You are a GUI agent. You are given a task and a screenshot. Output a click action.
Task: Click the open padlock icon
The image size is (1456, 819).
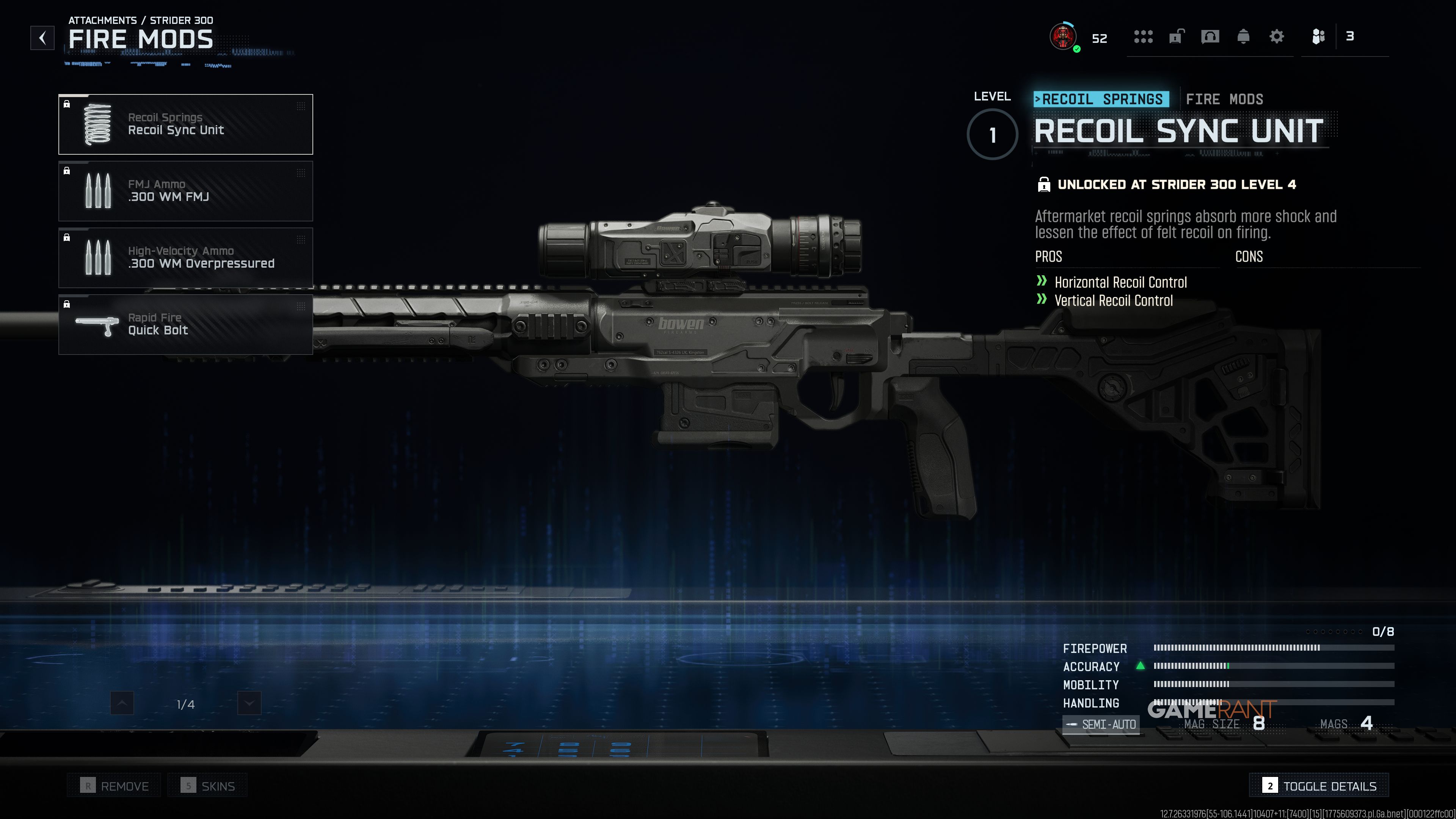click(x=1176, y=37)
